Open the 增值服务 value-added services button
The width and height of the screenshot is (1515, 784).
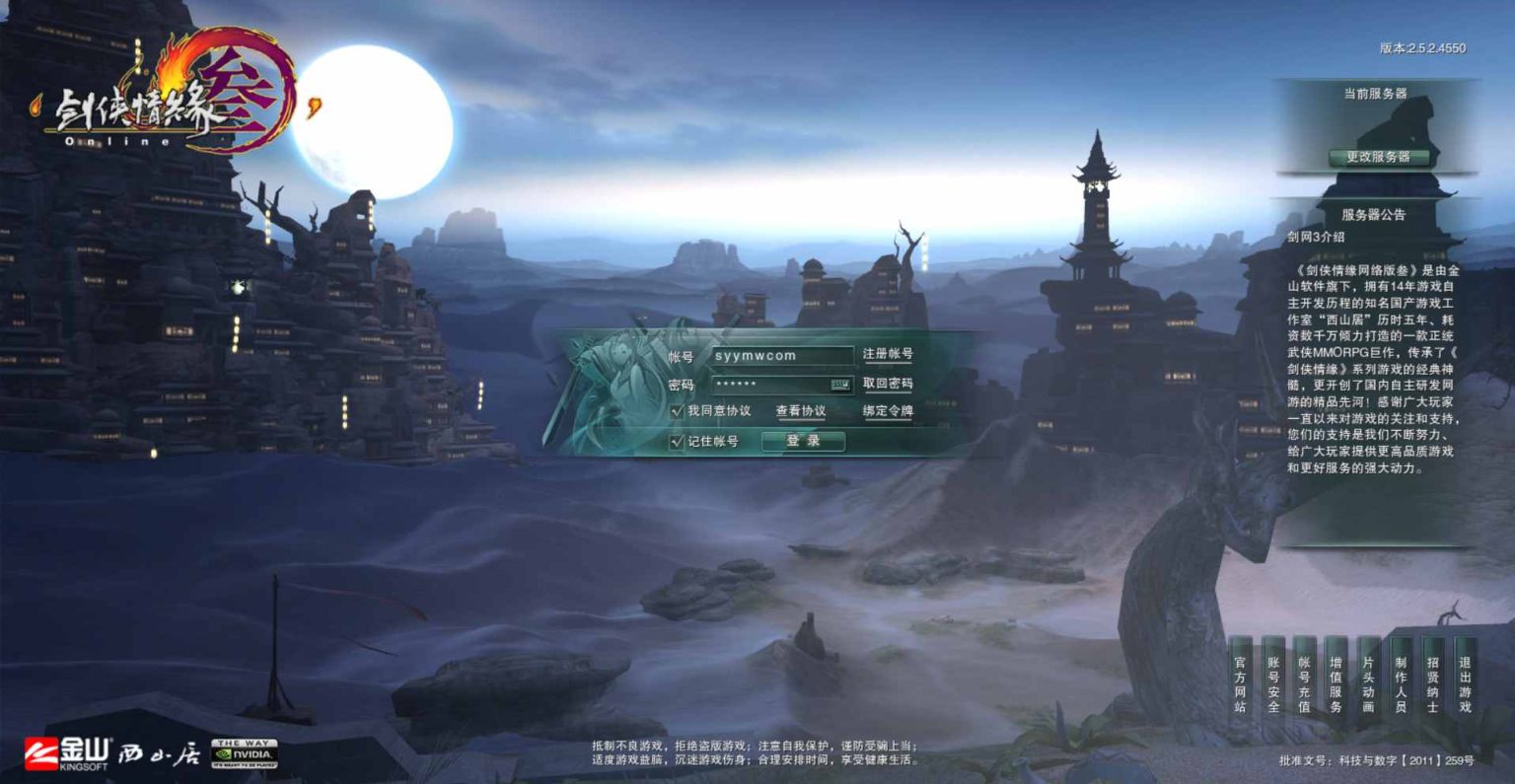pyautogui.click(x=1335, y=684)
